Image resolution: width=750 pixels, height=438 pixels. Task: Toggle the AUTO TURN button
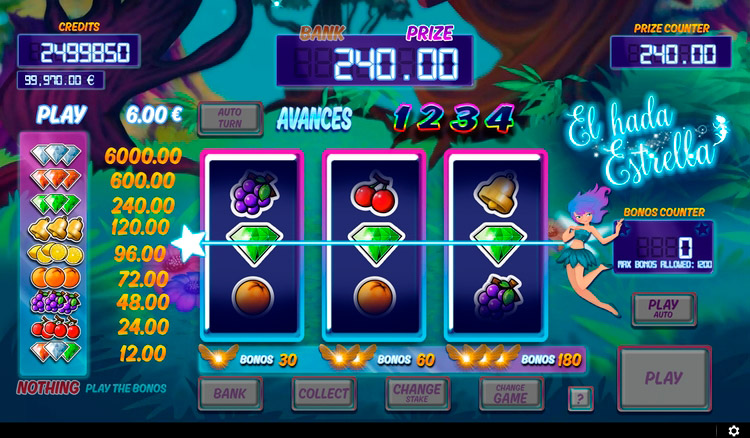(x=230, y=119)
